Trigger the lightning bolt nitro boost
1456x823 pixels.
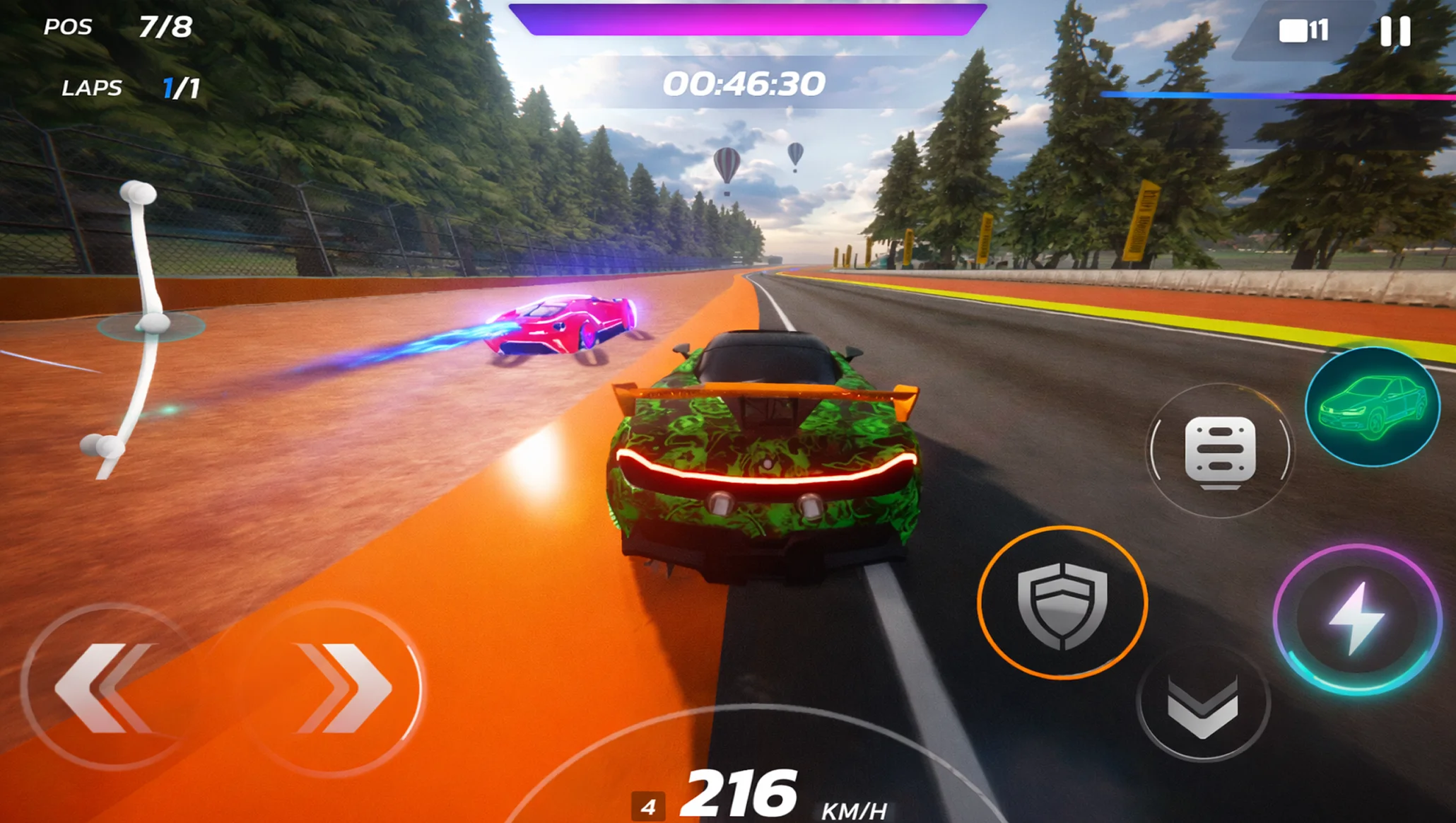coord(1356,619)
